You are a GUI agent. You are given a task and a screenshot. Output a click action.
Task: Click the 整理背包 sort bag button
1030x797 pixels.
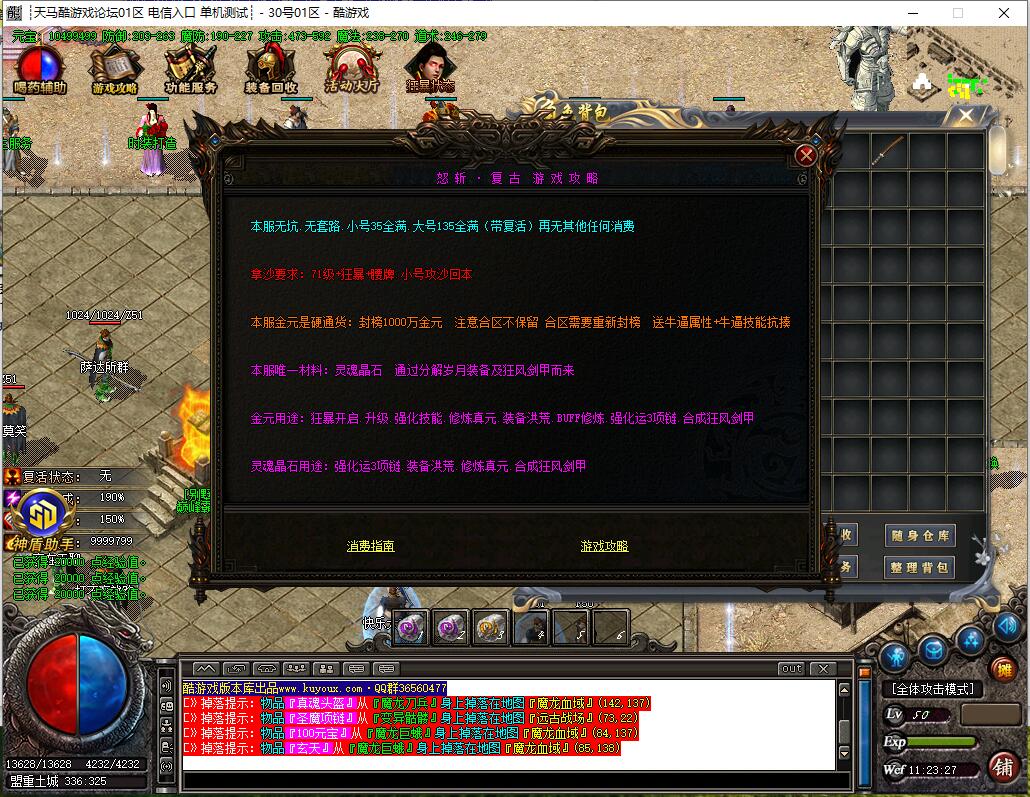tap(920, 568)
